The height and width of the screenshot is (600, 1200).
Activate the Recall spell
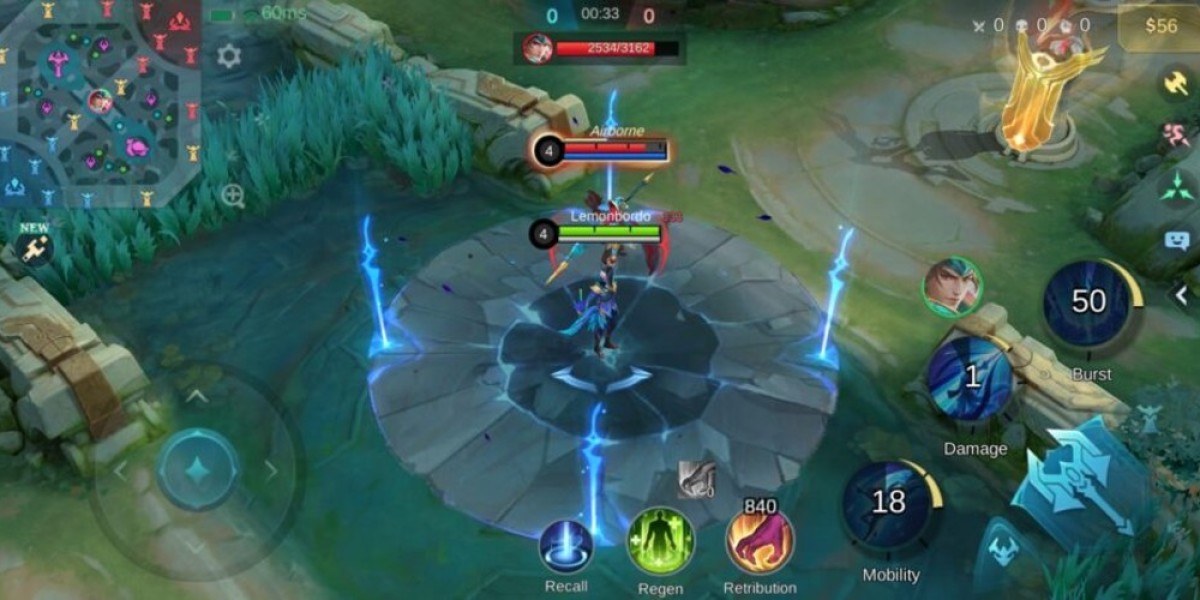click(x=566, y=547)
